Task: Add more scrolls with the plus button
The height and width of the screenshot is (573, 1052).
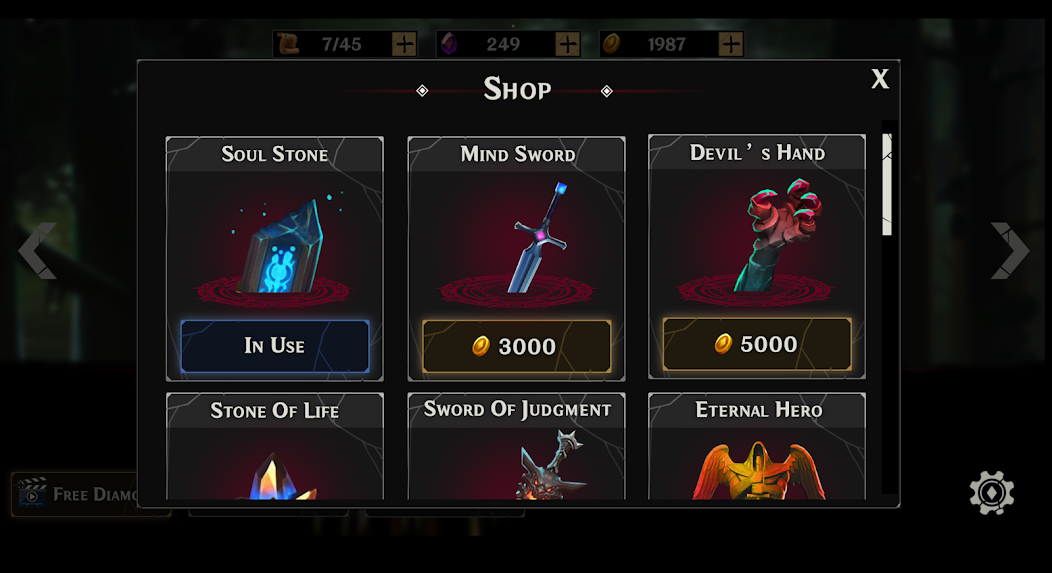Action: [404, 44]
